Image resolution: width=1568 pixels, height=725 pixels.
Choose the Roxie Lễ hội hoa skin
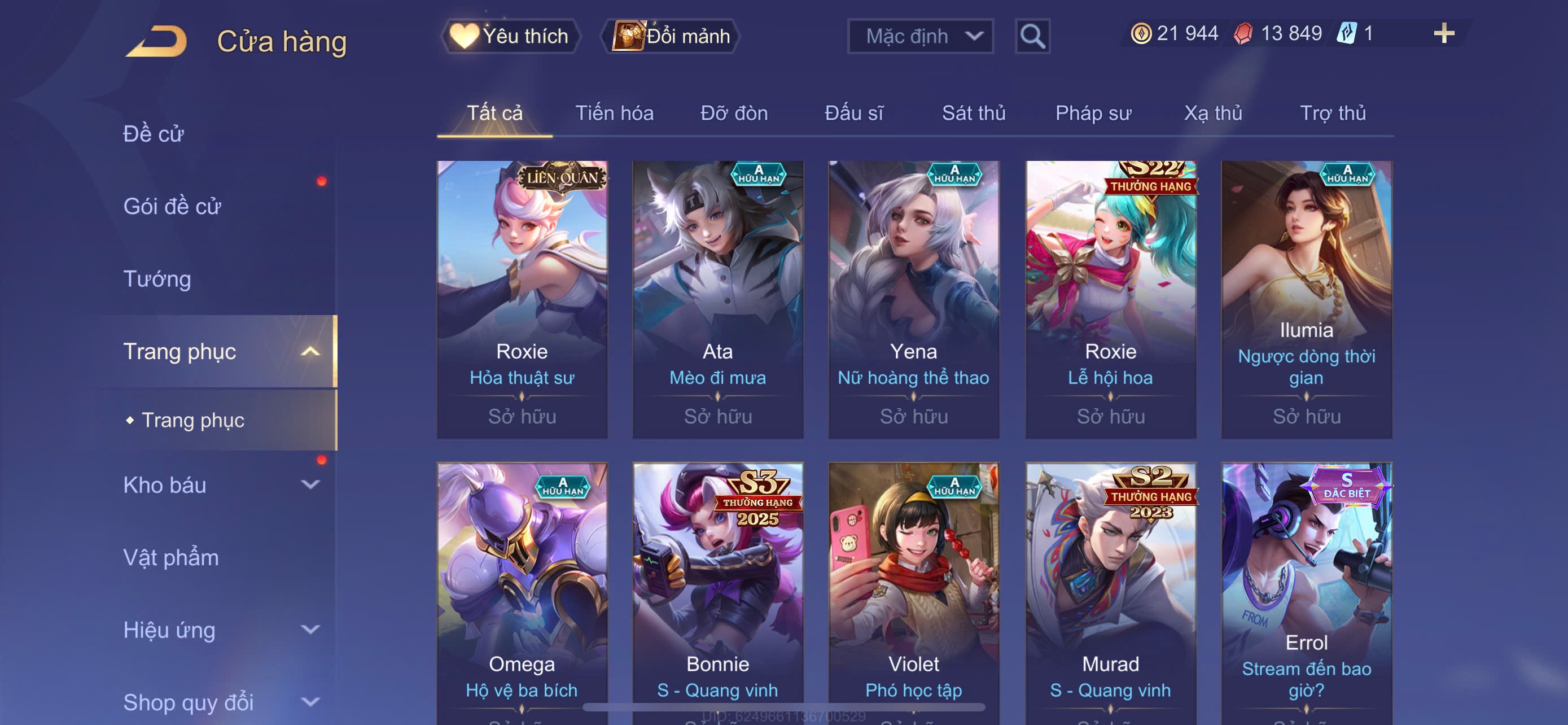1110,298
